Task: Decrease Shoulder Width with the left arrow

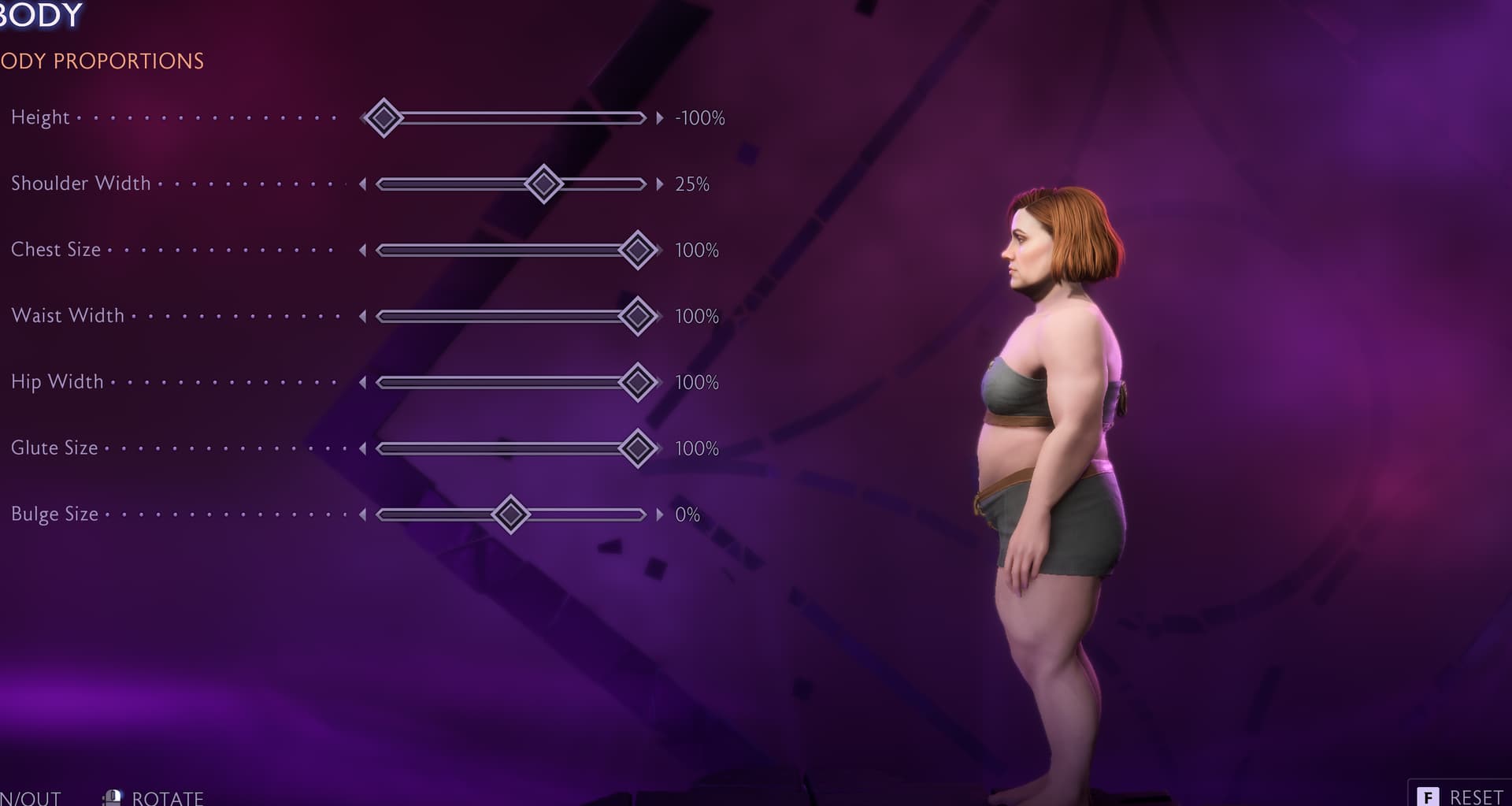Action: (x=362, y=184)
